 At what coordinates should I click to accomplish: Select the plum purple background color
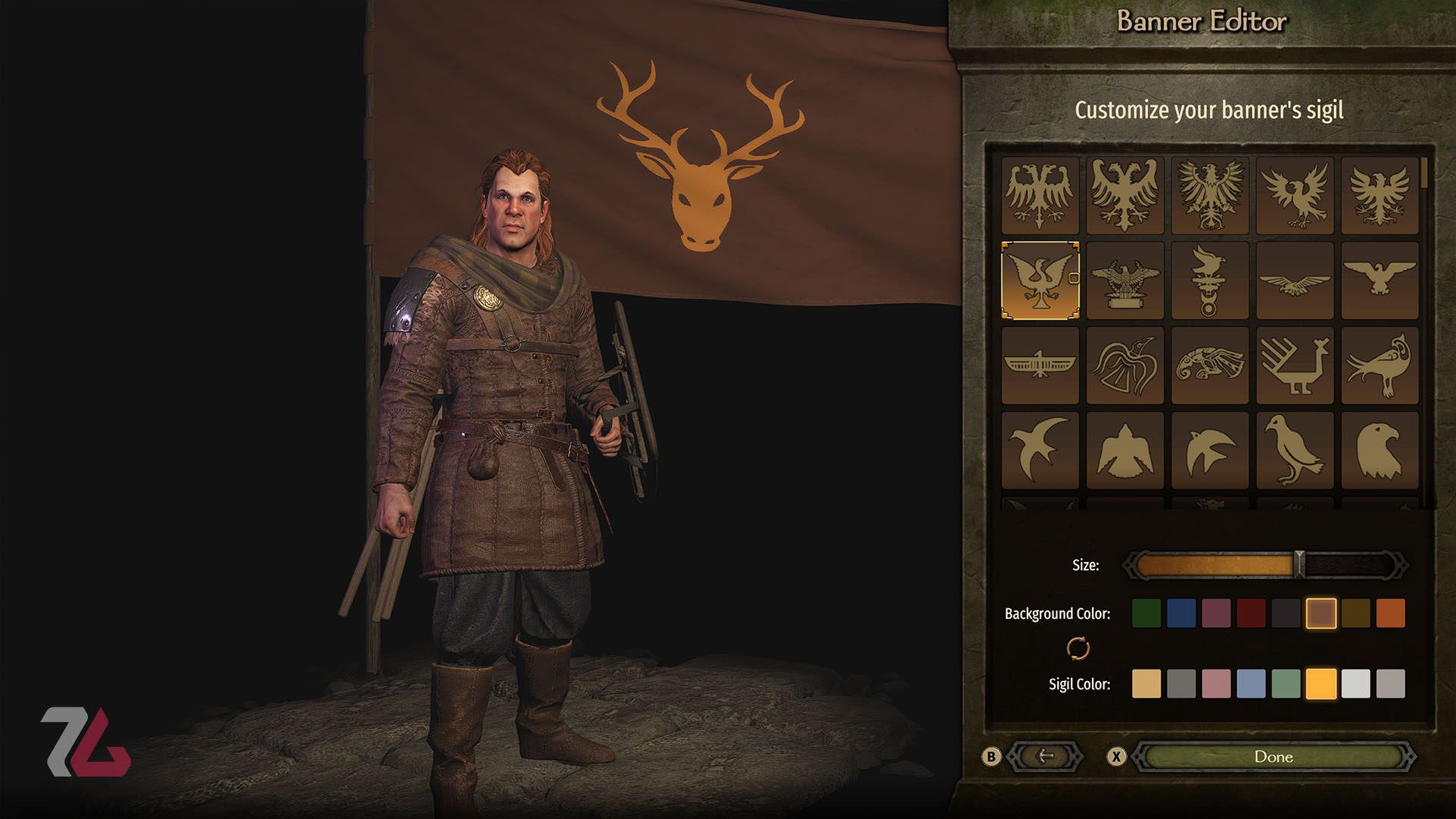(1216, 613)
